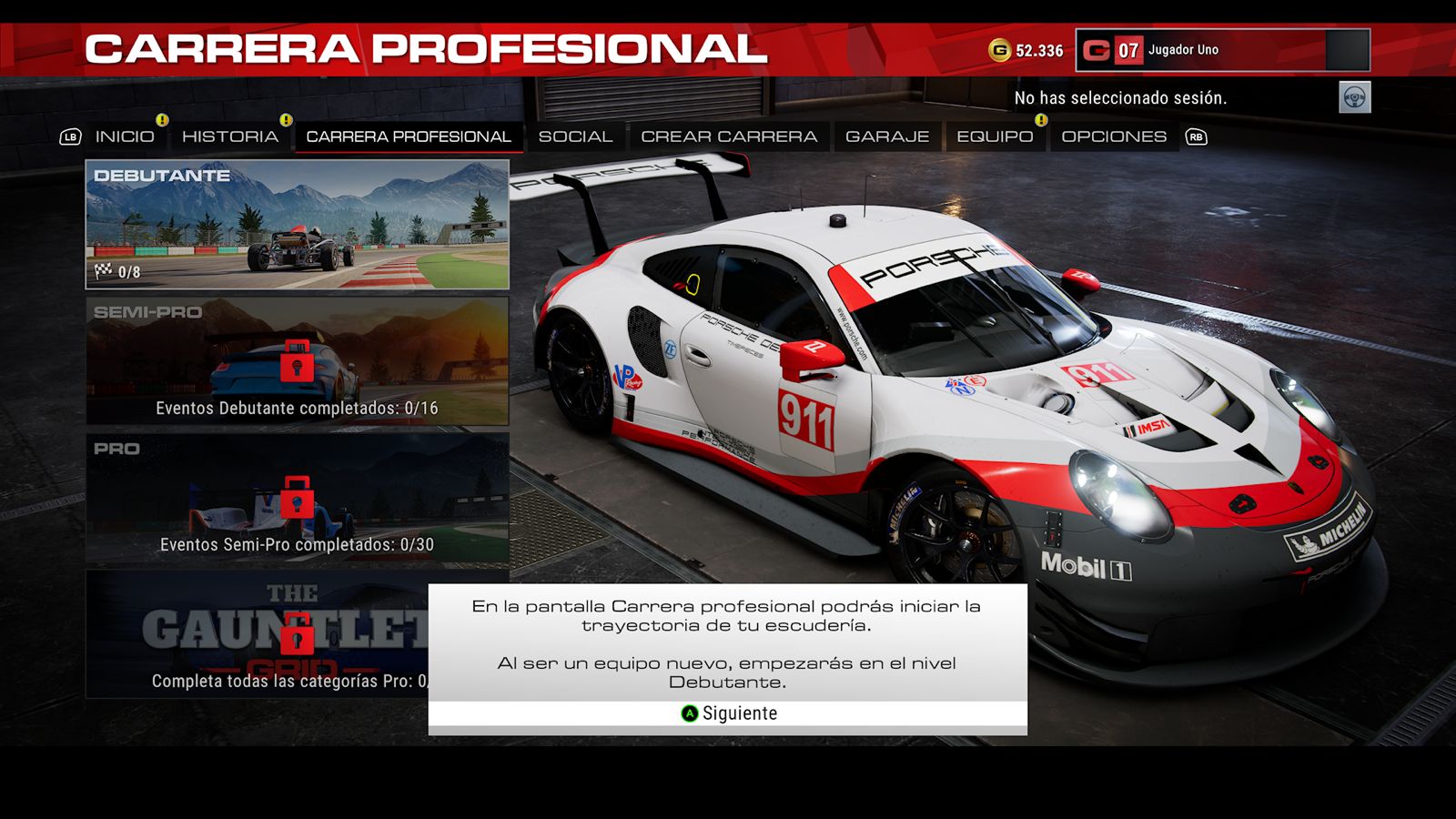Show the EQUIPO tab
Viewport: 1456px width, 819px height.
[x=995, y=136]
